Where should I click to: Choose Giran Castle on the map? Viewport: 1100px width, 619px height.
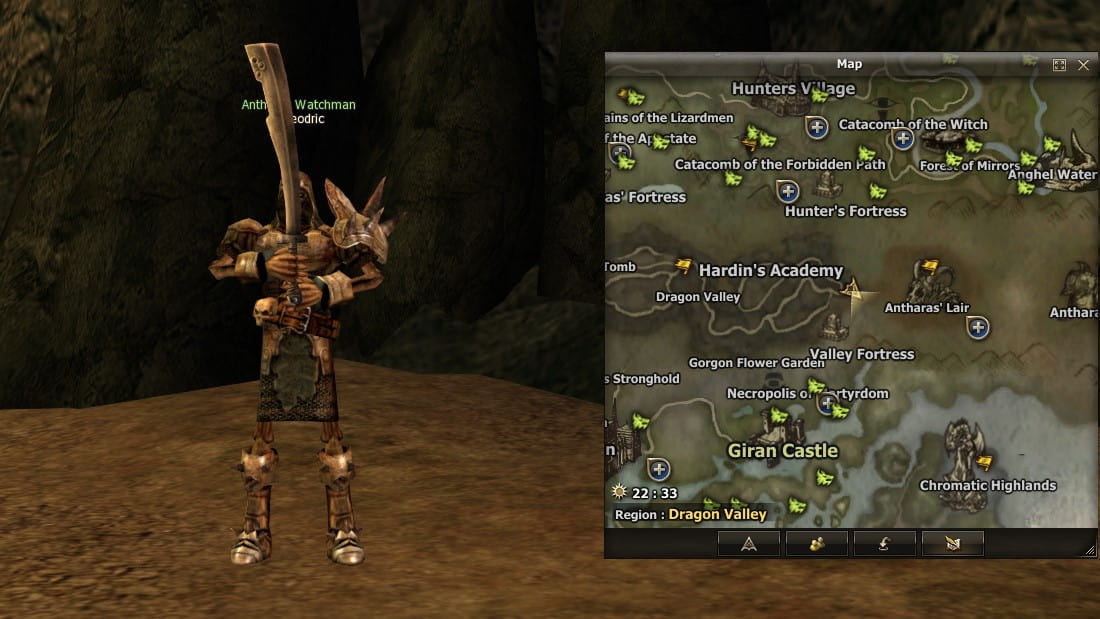tap(782, 450)
